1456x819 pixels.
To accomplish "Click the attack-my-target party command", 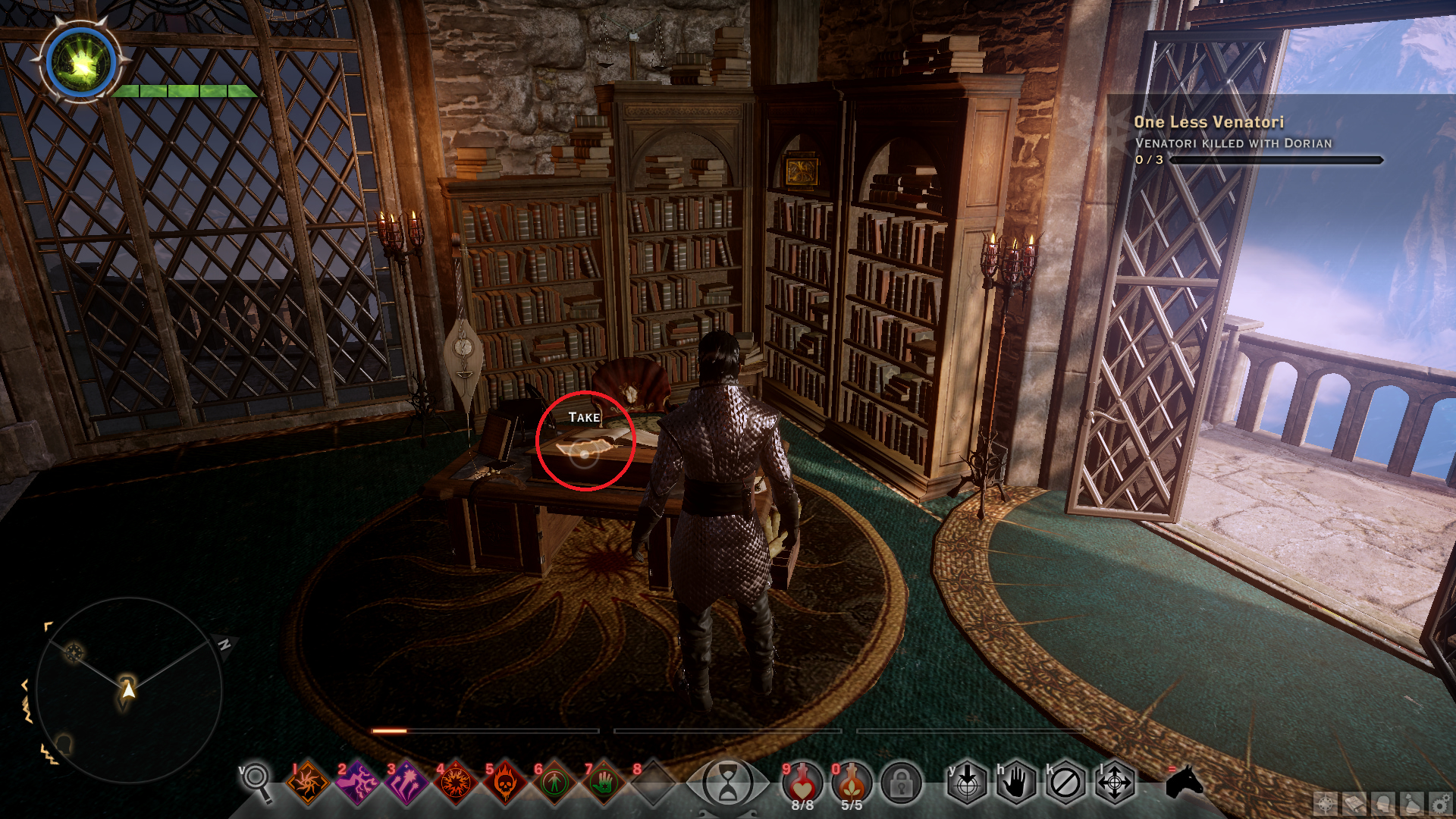I will (967, 783).
